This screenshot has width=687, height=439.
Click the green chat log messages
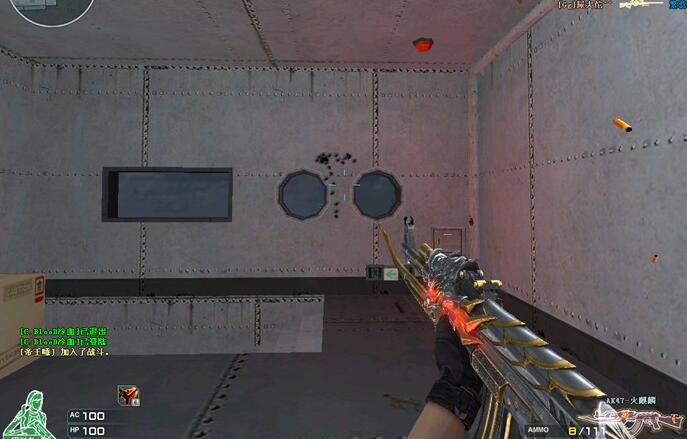point(63,341)
